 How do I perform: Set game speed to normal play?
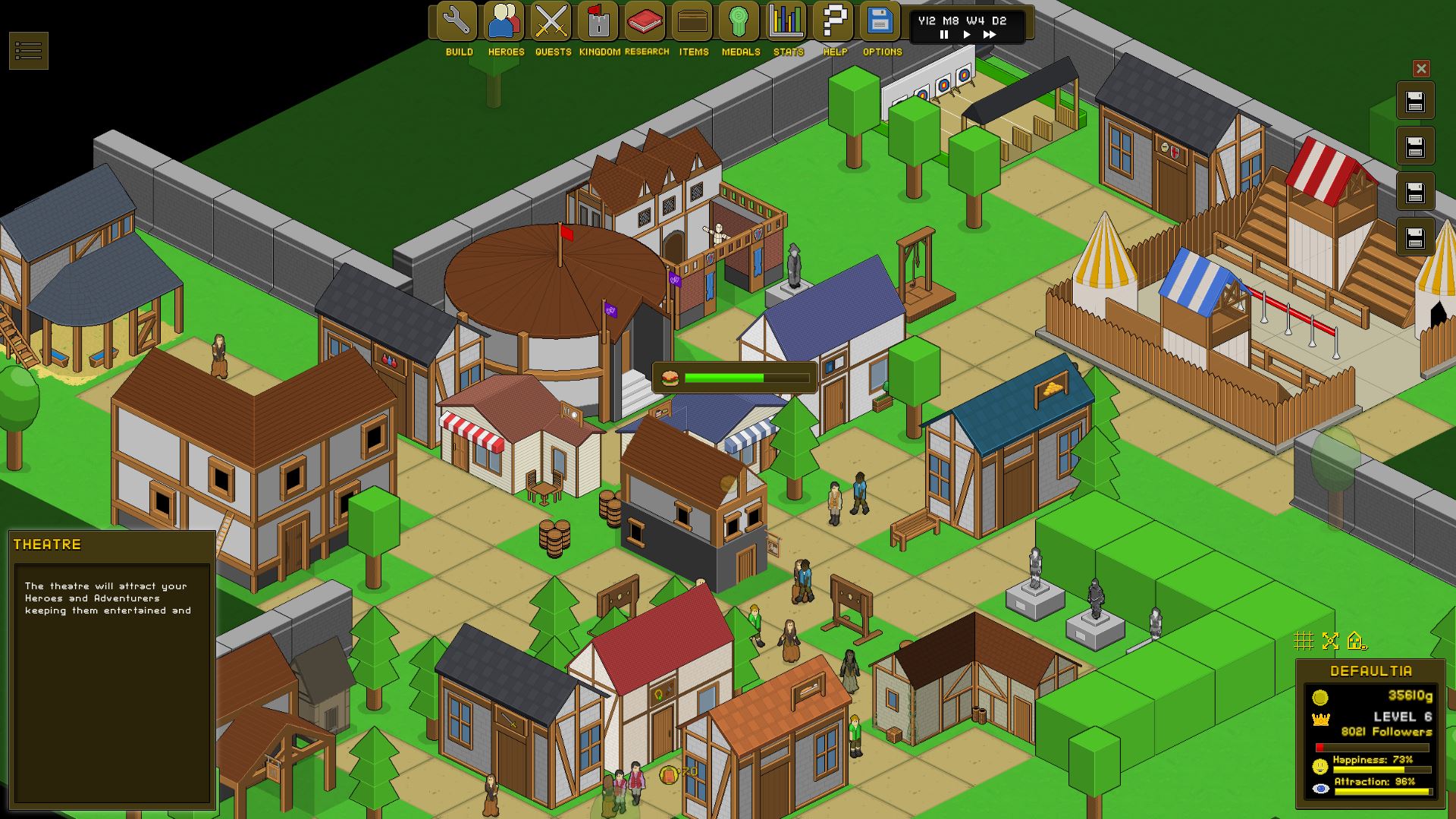point(966,35)
